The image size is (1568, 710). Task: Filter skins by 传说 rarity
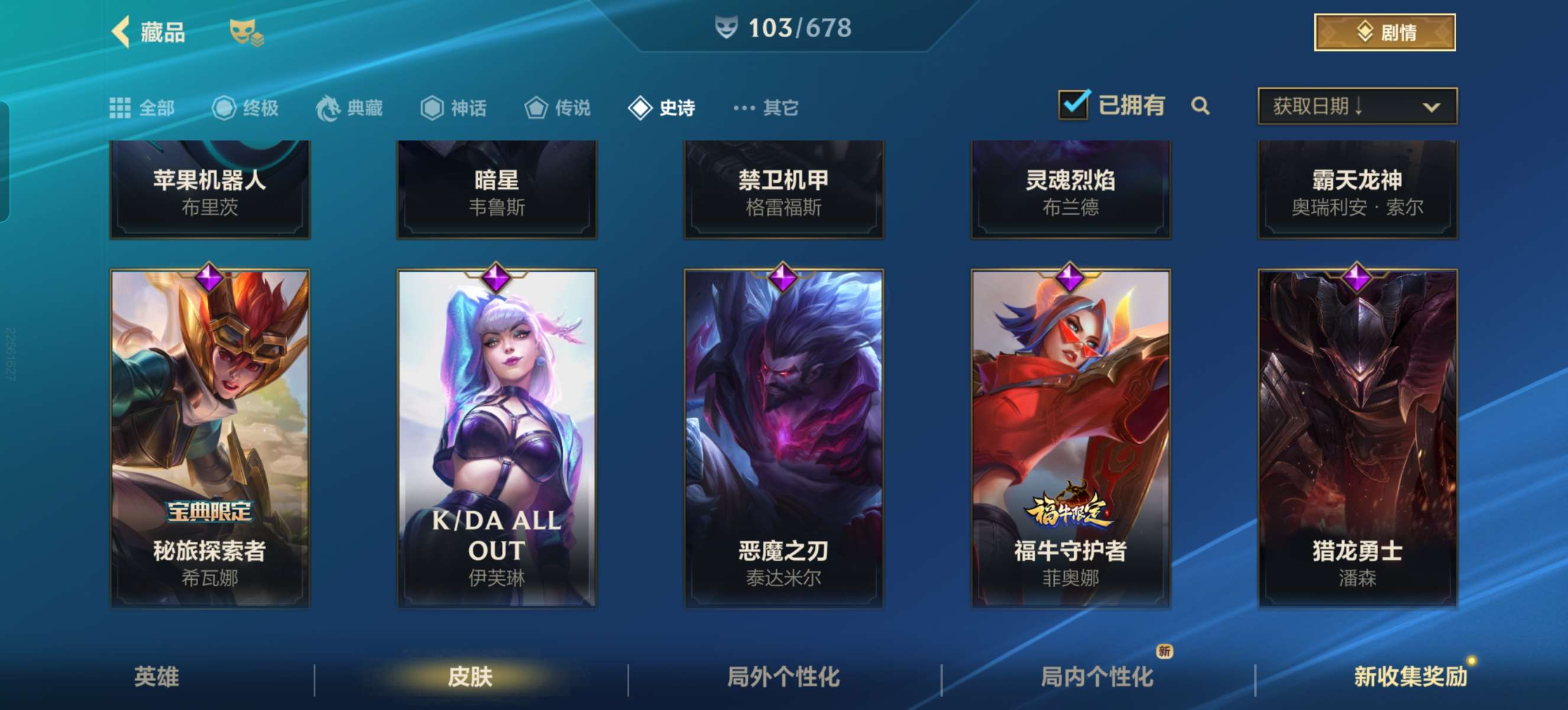[558, 108]
